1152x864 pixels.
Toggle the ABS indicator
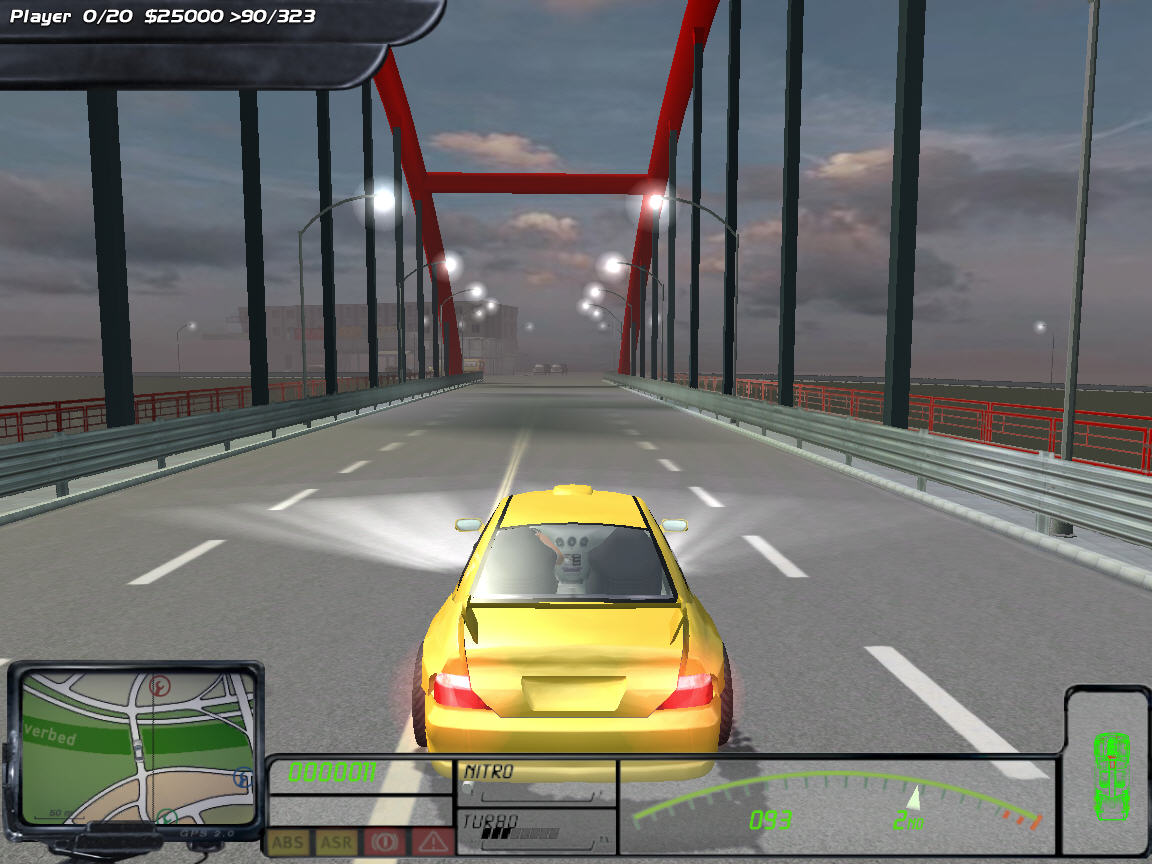(287, 843)
